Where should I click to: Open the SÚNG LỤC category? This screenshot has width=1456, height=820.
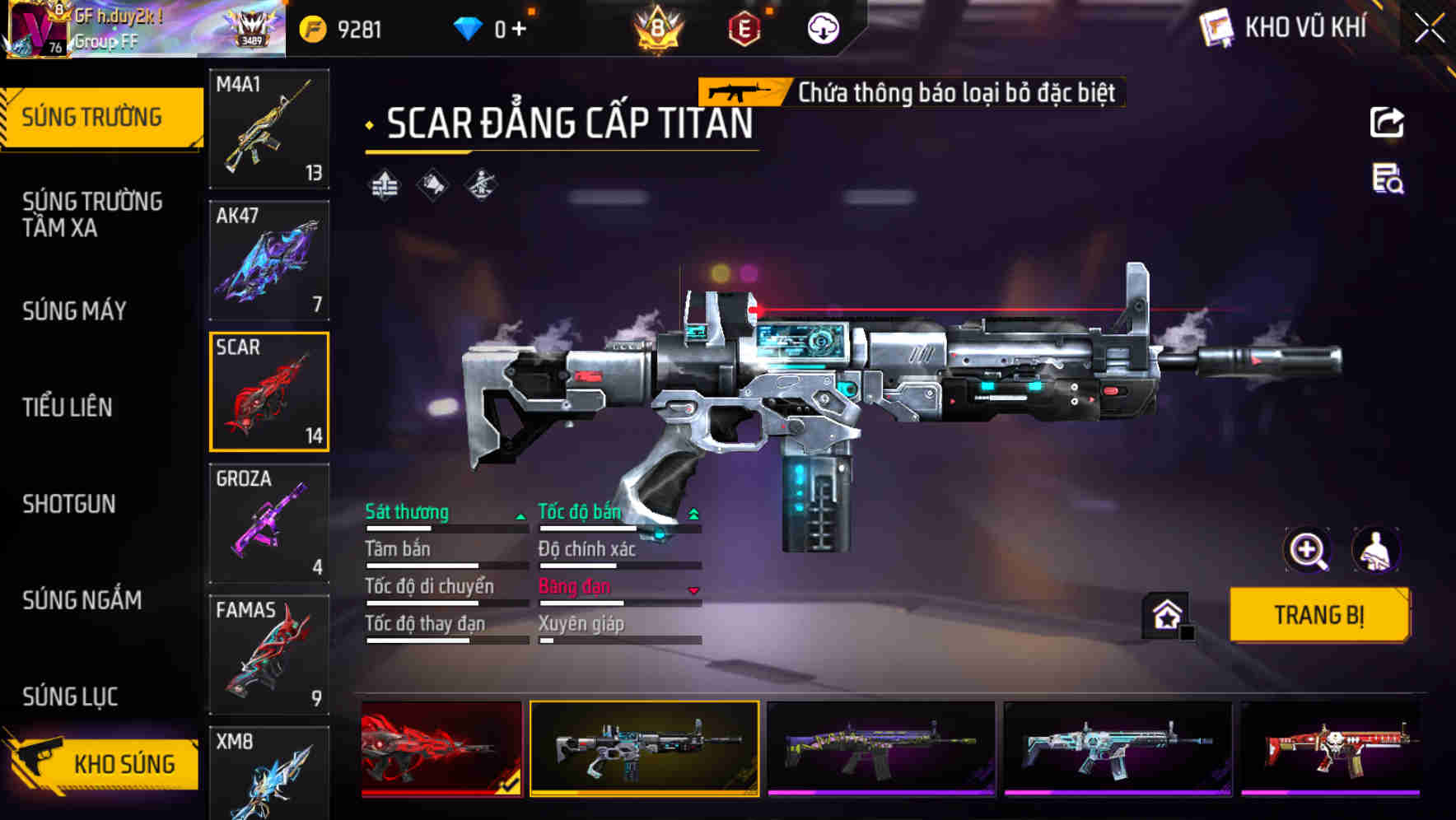[x=70, y=697]
